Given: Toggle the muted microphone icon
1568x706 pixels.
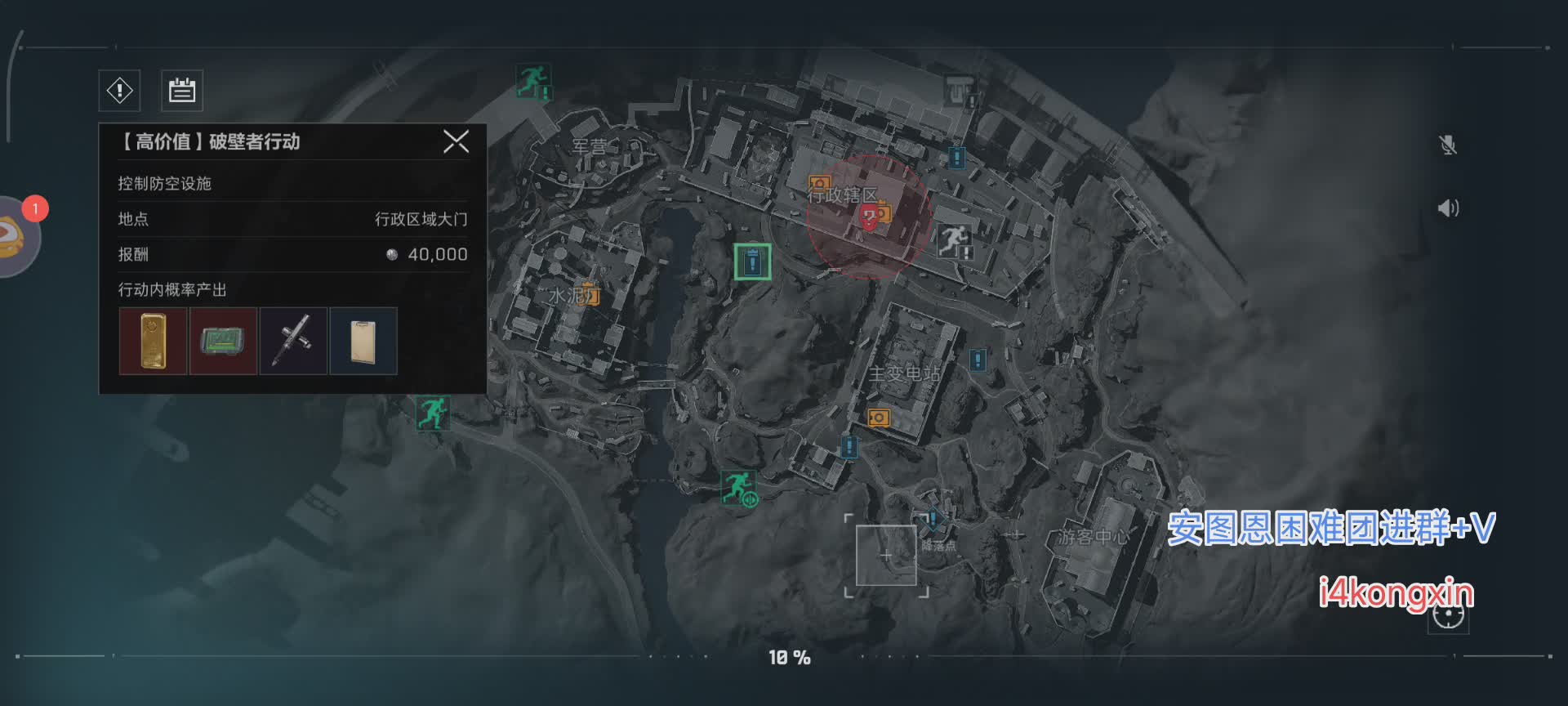Looking at the screenshot, I should pos(1448,145).
